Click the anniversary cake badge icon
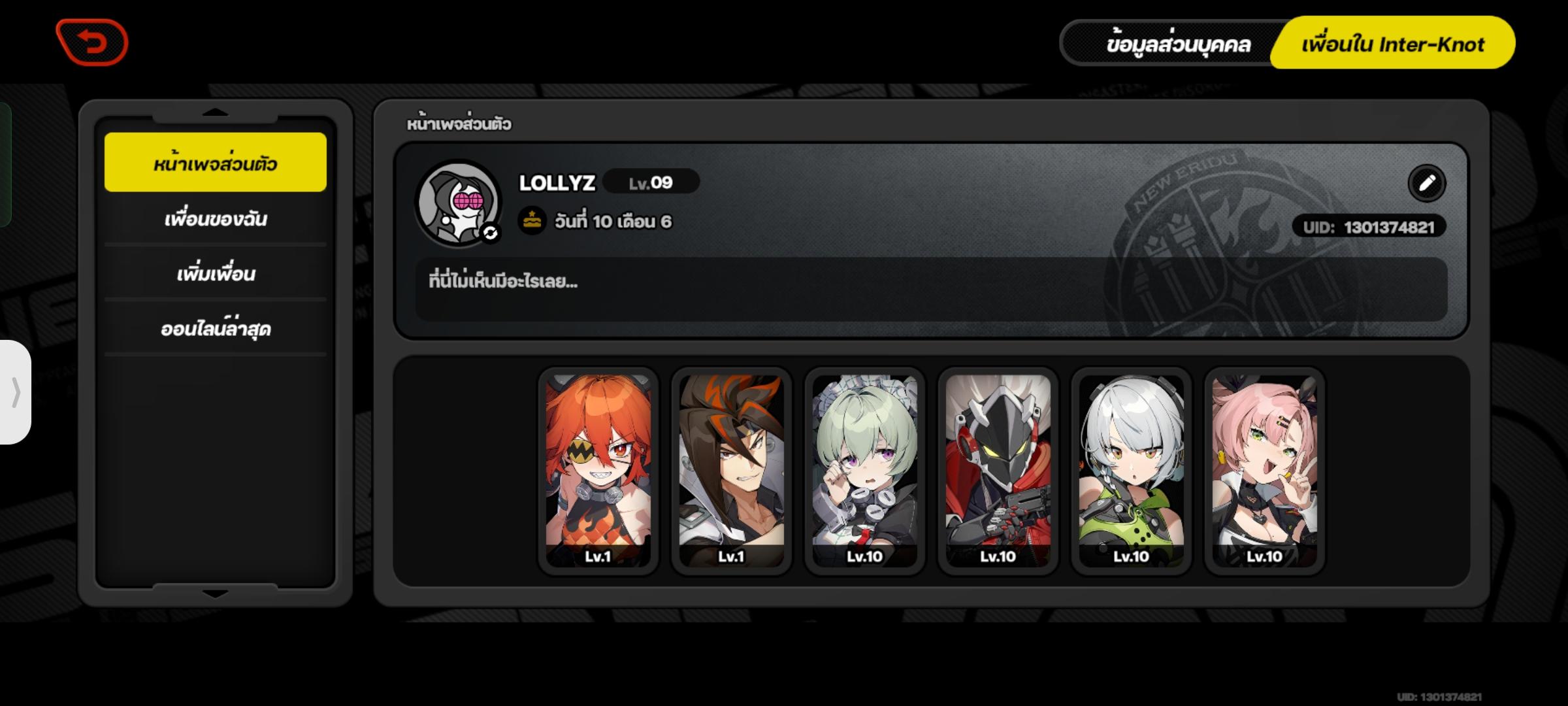Screen dimensions: 1568x706 coord(532,219)
